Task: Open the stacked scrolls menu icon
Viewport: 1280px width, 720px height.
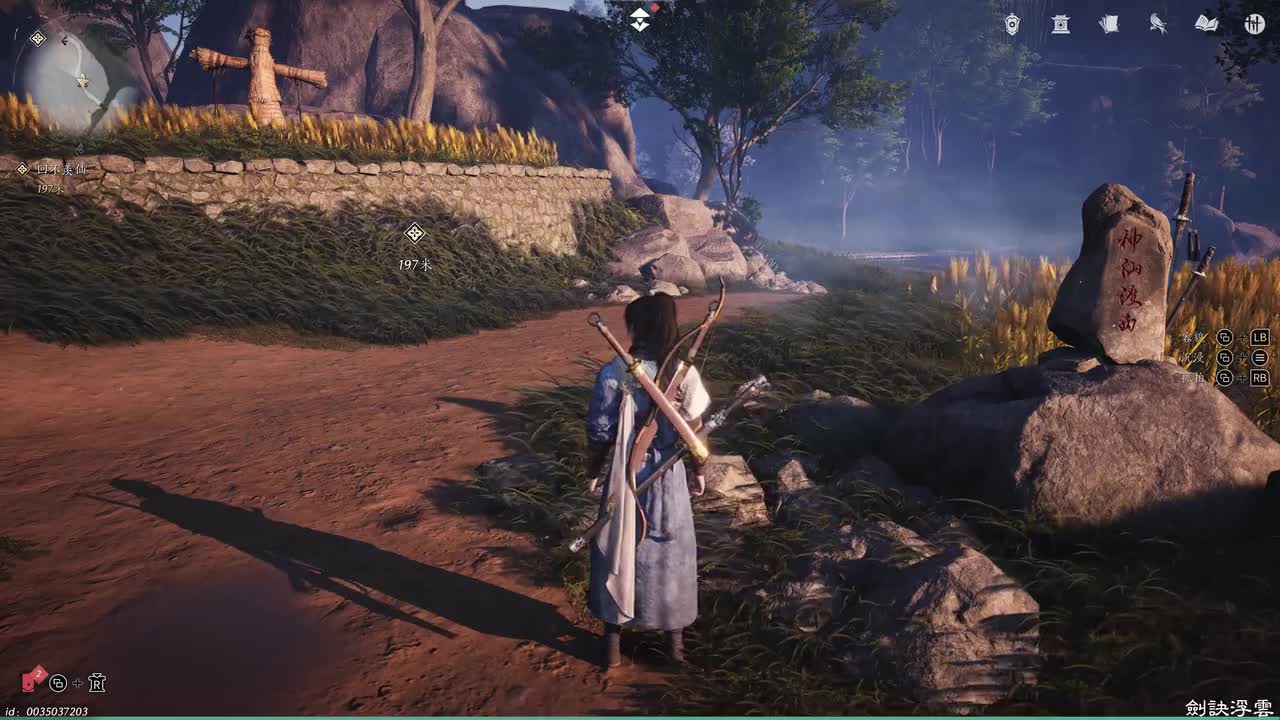Action: 1109,24
